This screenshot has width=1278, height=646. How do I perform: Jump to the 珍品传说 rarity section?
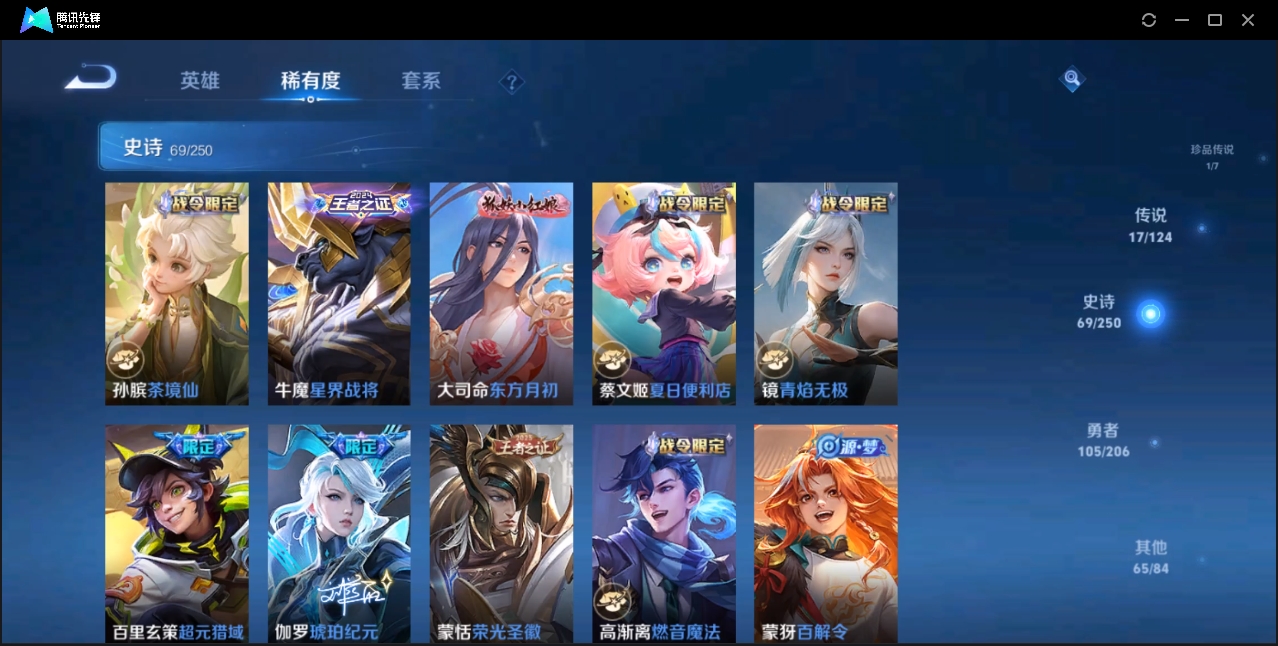[x=1211, y=156]
